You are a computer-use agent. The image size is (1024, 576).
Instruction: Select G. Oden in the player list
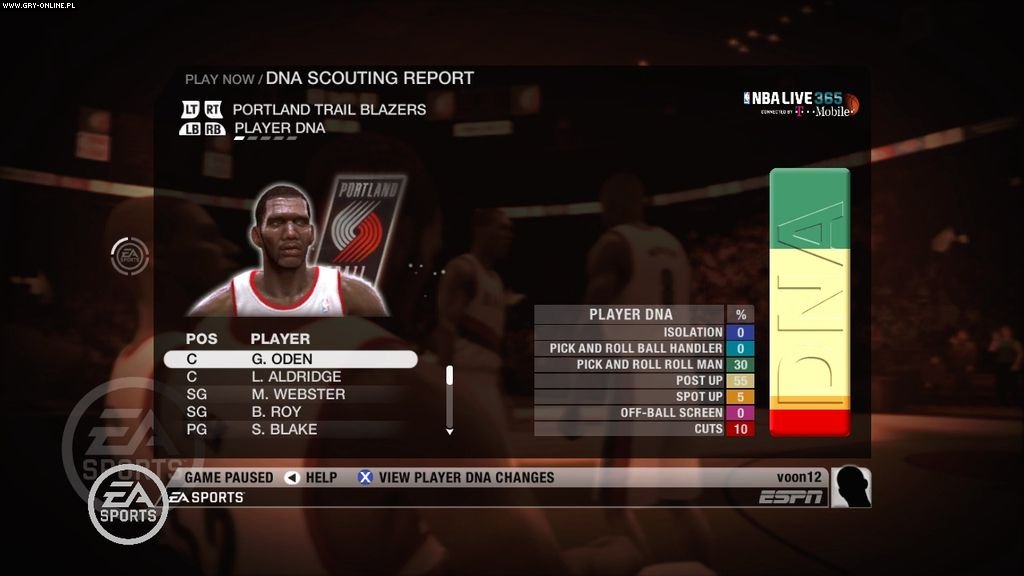(290, 359)
